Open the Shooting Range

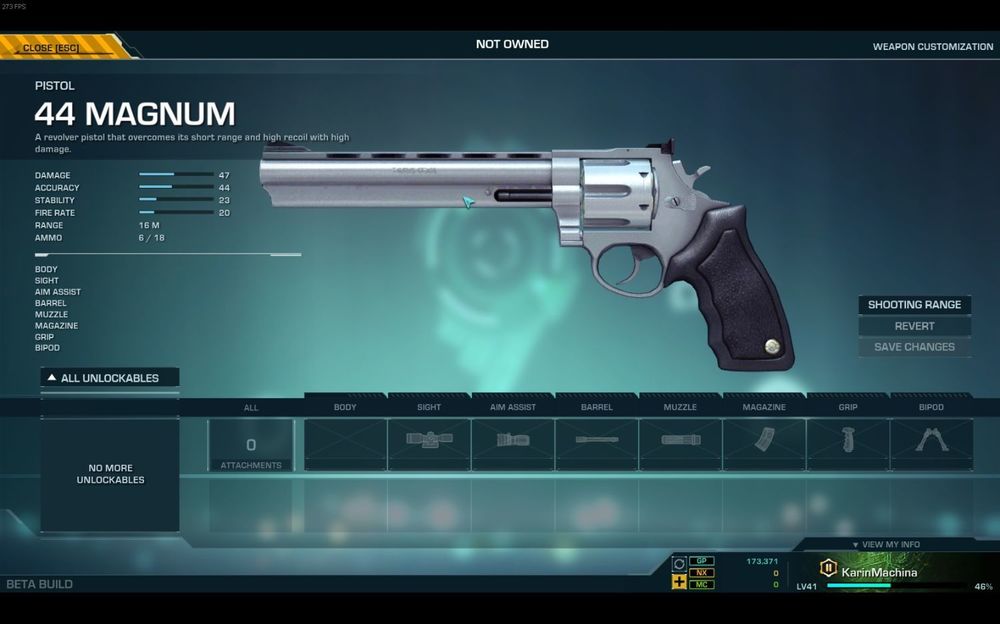(x=914, y=305)
